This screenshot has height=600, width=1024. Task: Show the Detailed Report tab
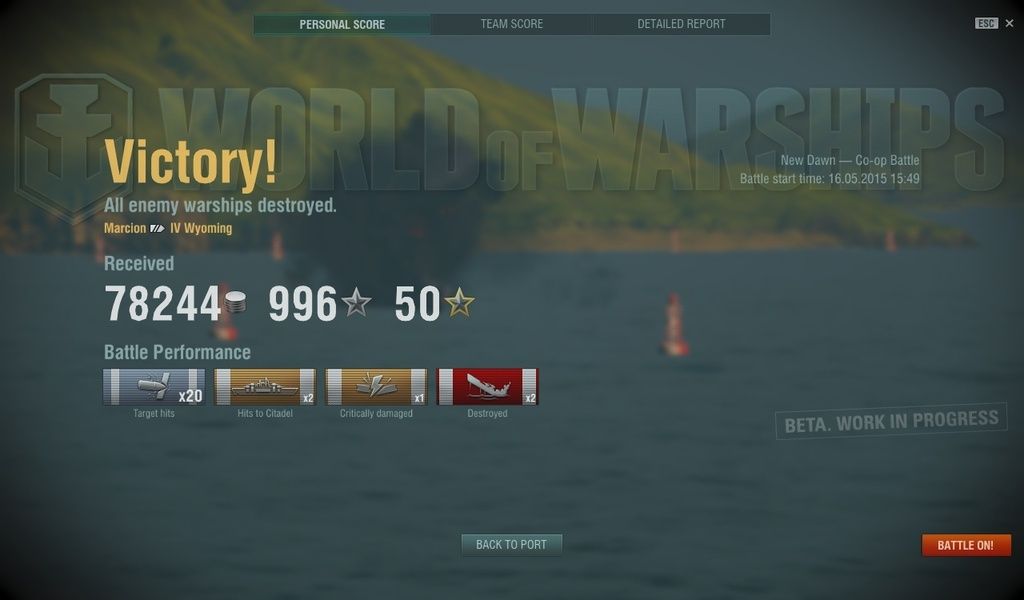point(681,24)
